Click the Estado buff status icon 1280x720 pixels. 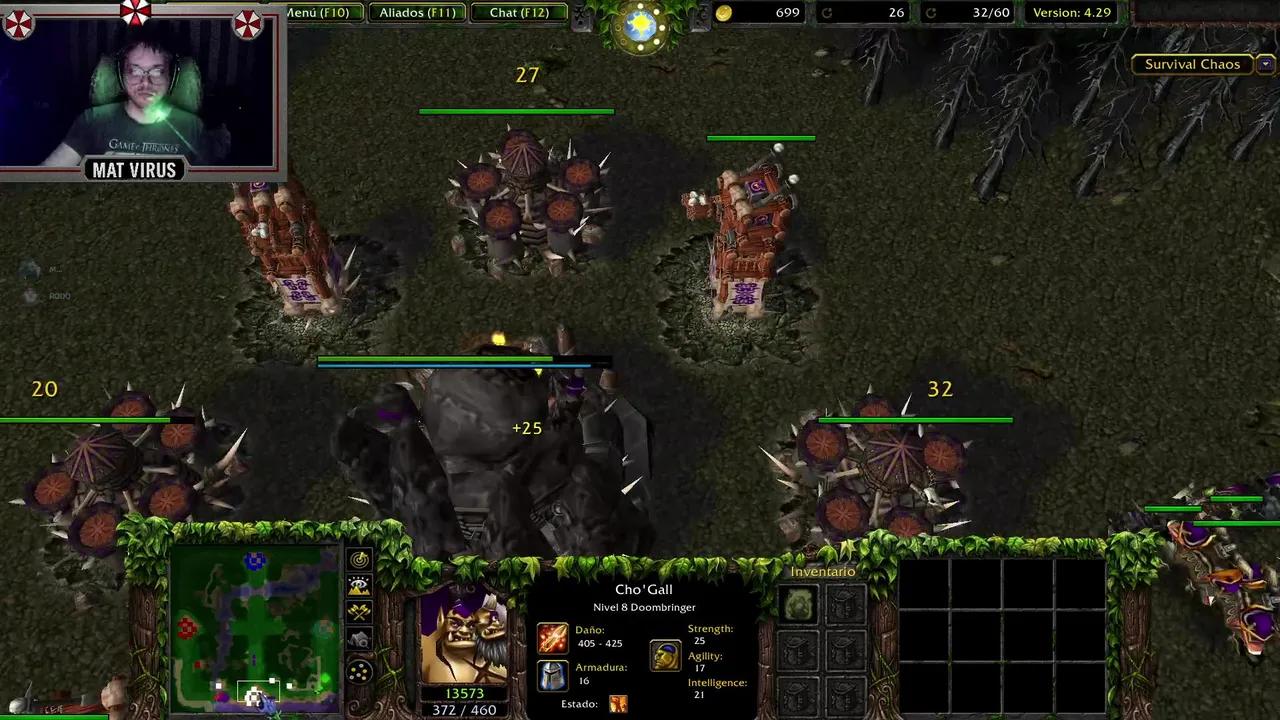[x=618, y=703]
